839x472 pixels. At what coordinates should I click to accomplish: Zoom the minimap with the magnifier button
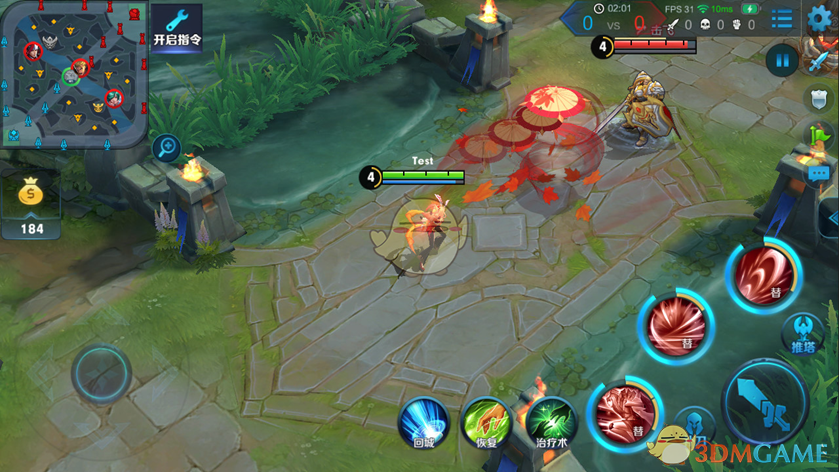point(166,148)
